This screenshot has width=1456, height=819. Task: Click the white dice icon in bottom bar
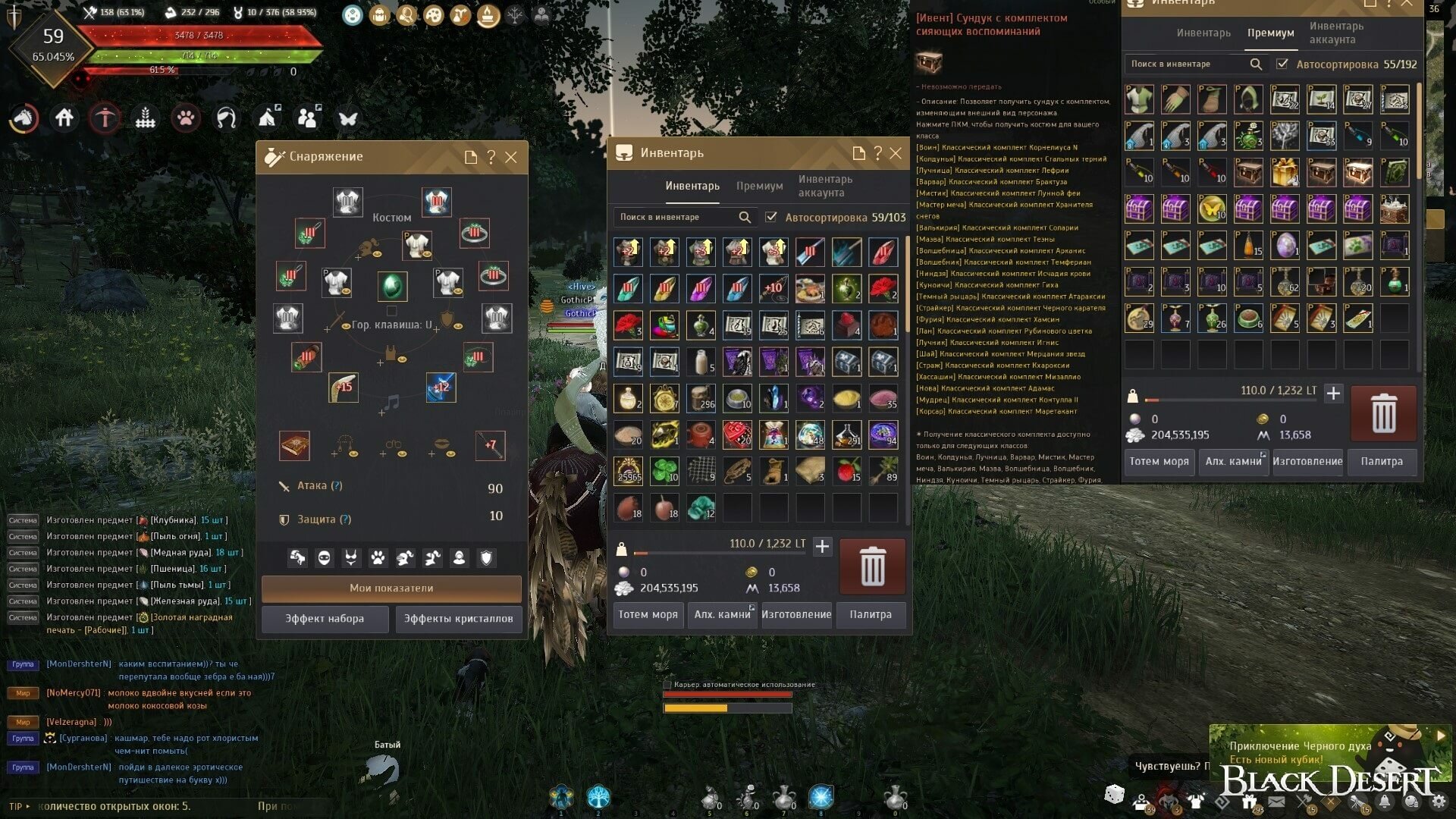click(x=1114, y=794)
